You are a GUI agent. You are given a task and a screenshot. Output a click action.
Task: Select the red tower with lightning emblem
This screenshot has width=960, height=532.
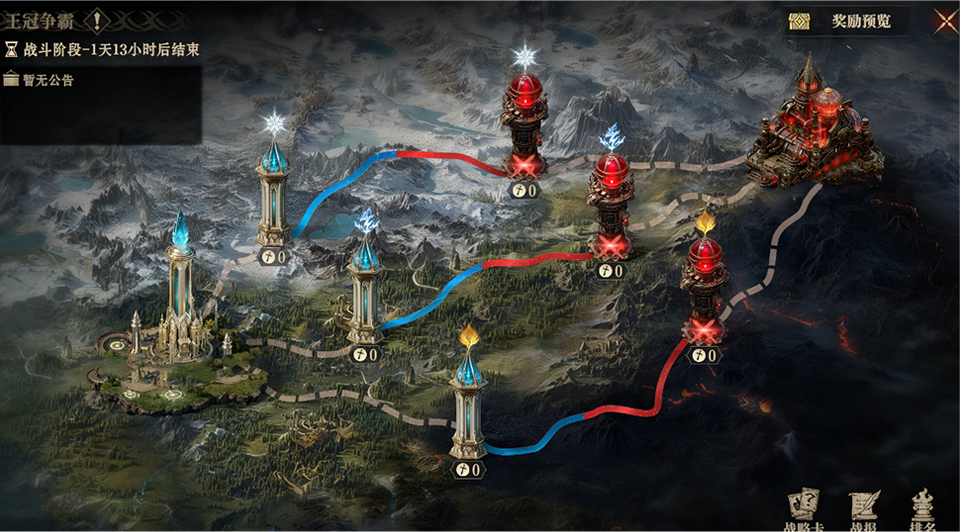610,205
